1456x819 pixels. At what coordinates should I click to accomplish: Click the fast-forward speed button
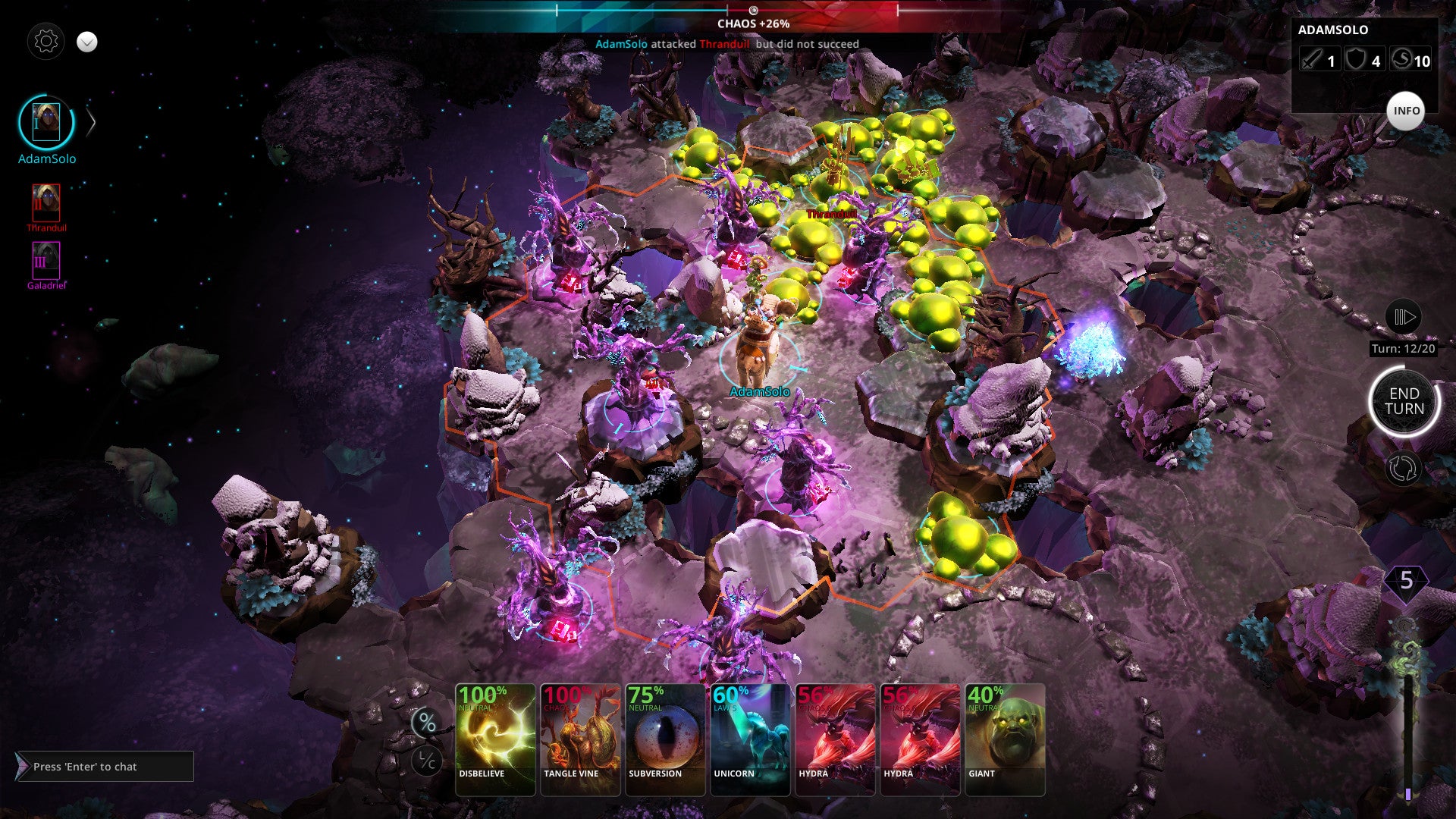tap(1403, 316)
